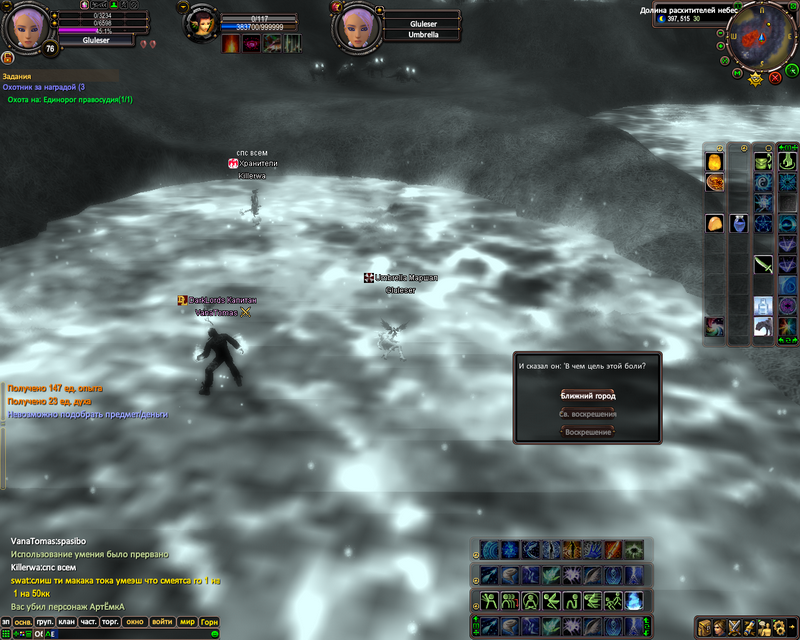
Task: Switch chat to the 'клан' tab
Action: pos(67,621)
